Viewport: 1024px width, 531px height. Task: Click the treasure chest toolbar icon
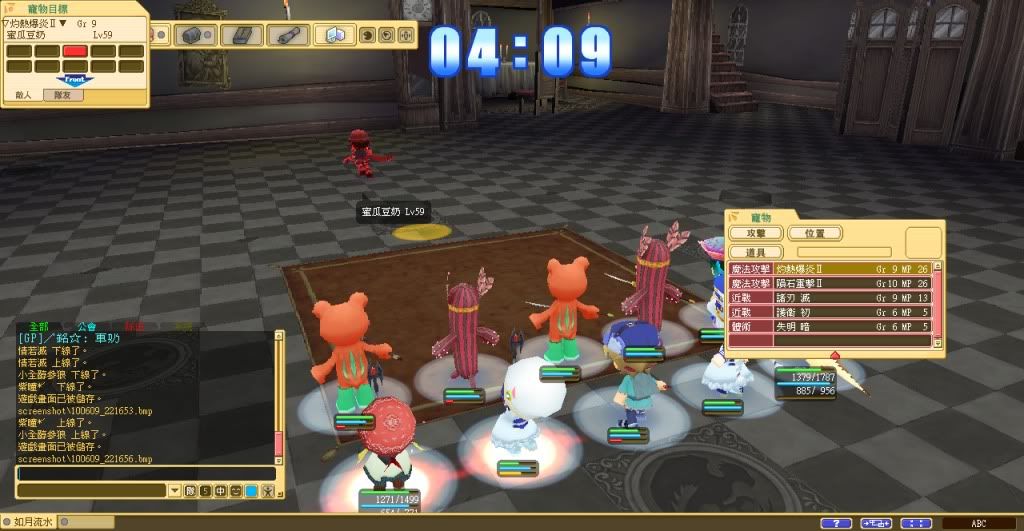(x=191, y=35)
